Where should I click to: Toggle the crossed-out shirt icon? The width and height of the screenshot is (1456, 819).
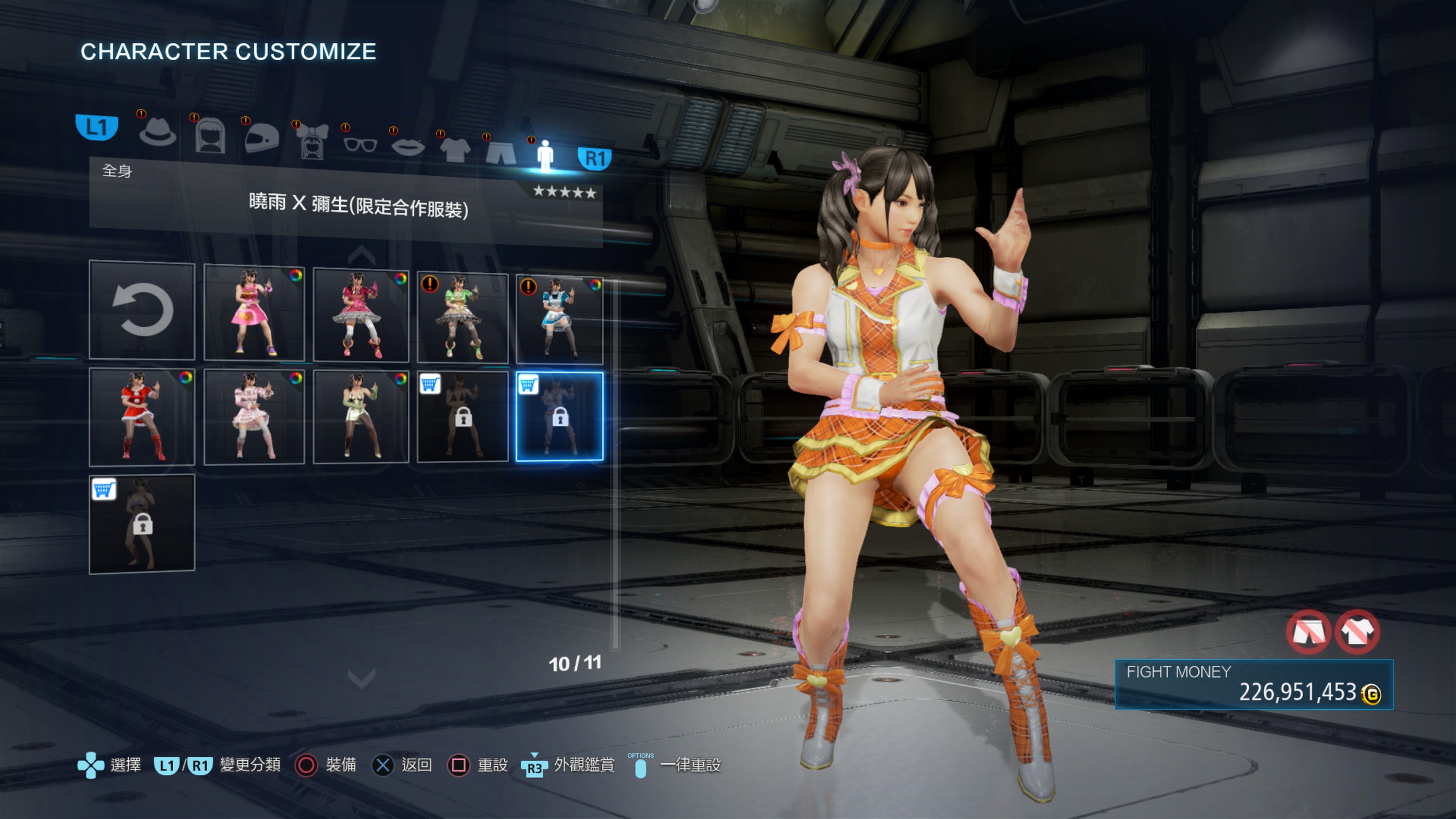[x=1357, y=632]
